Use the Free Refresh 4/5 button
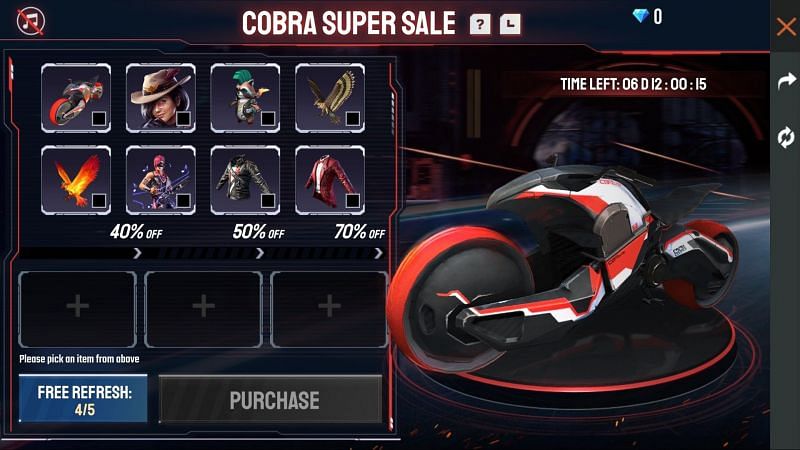800x450 pixels. tap(83, 399)
